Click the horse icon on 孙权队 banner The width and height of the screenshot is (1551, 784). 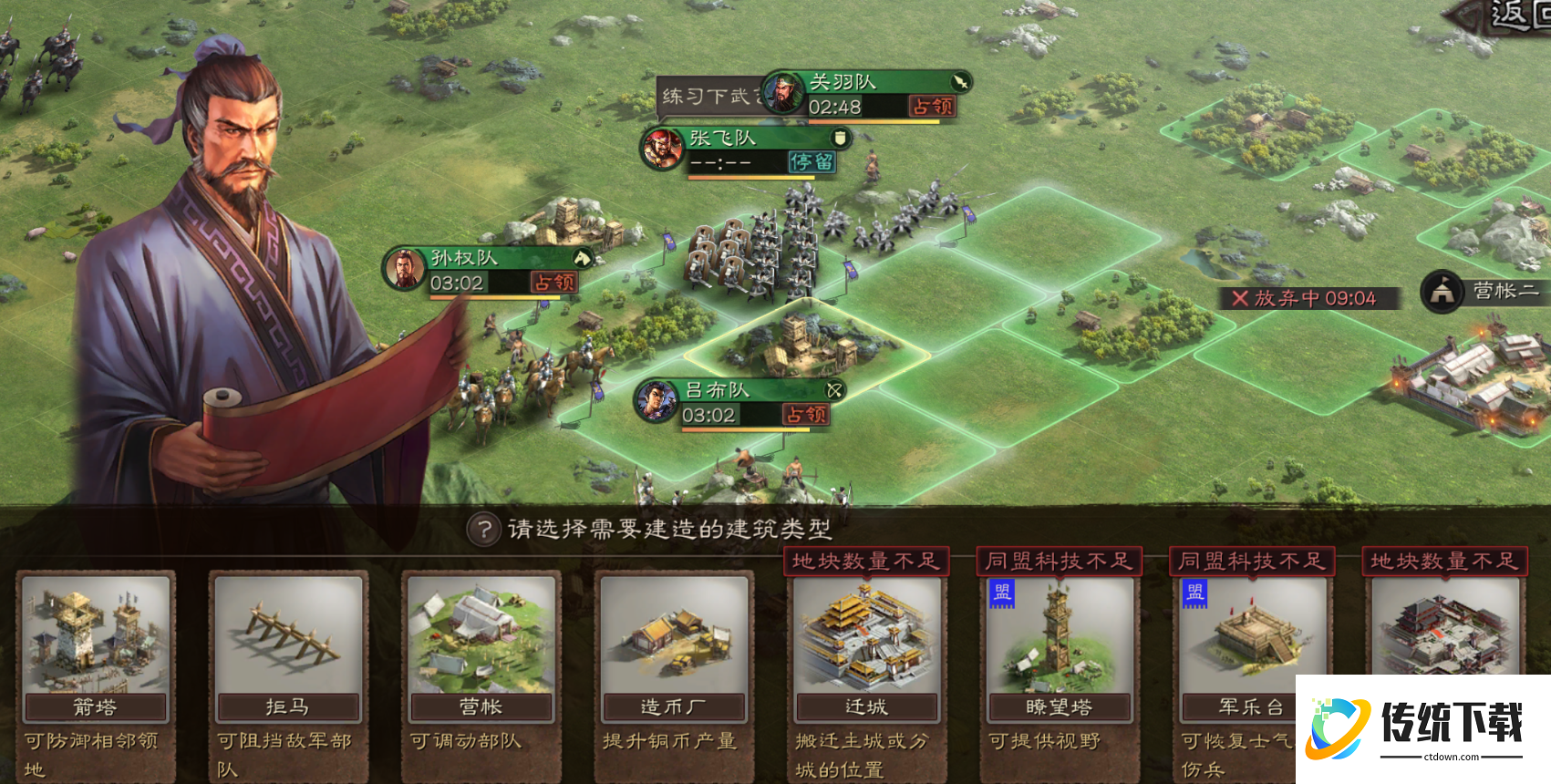coord(581,258)
